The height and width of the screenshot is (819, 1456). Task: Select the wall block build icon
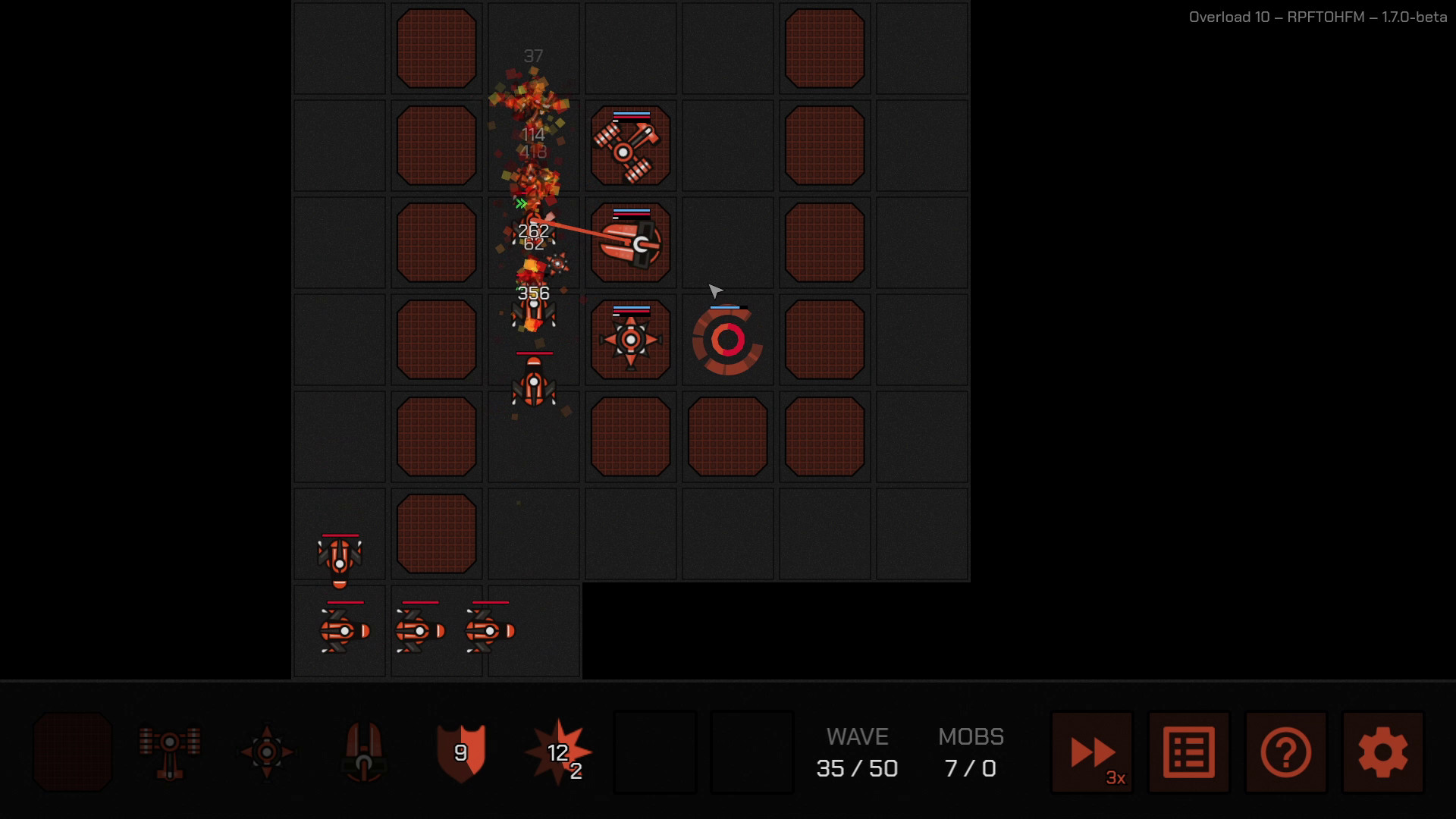(72, 752)
